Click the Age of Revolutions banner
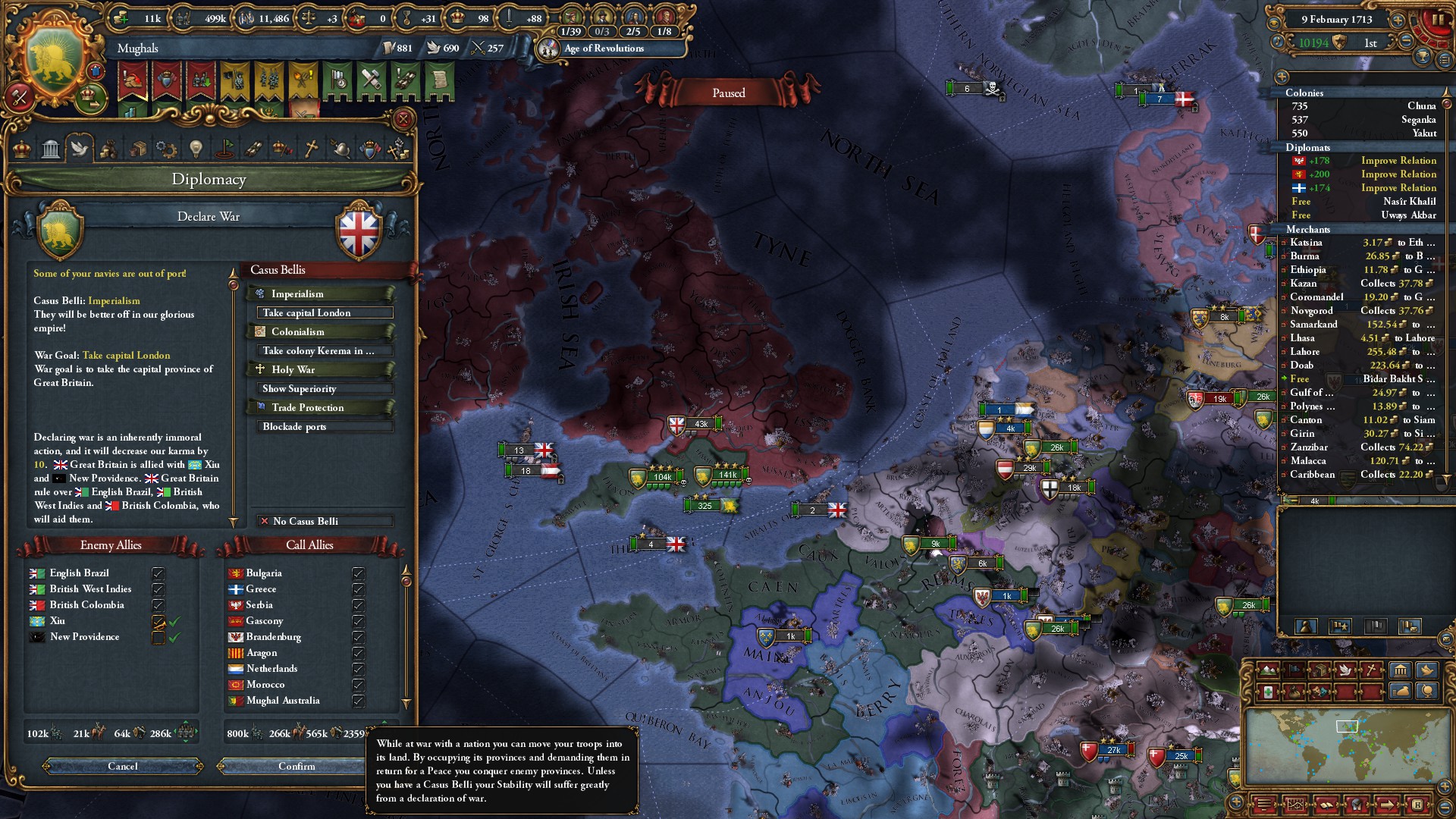This screenshot has width=1456, height=819. [x=604, y=49]
